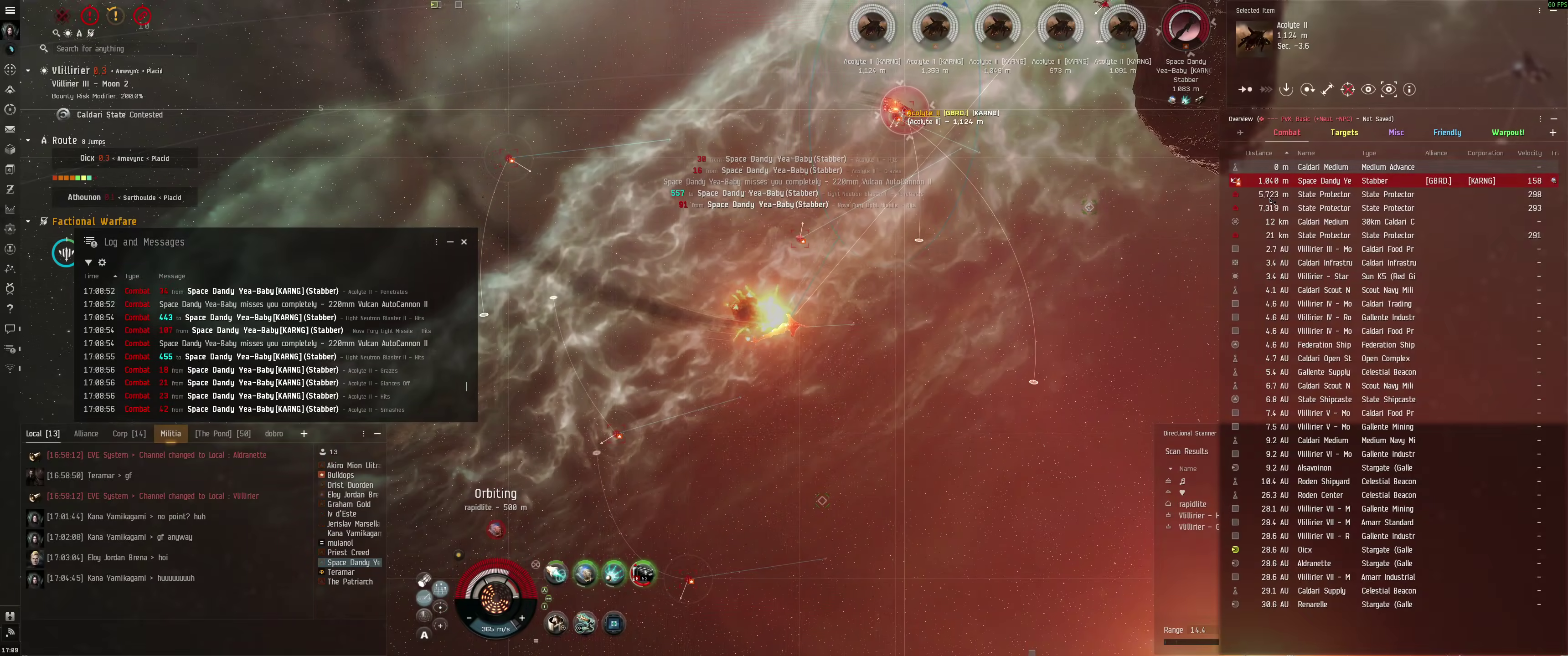Screen dimensions: 1568x656
Task: Add a new chat channel tab
Action: pos(304,433)
